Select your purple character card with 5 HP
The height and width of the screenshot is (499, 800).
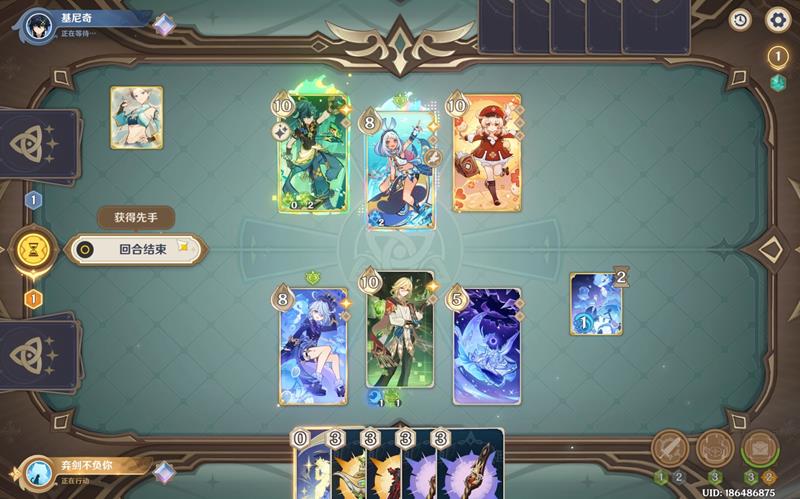pos(487,345)
